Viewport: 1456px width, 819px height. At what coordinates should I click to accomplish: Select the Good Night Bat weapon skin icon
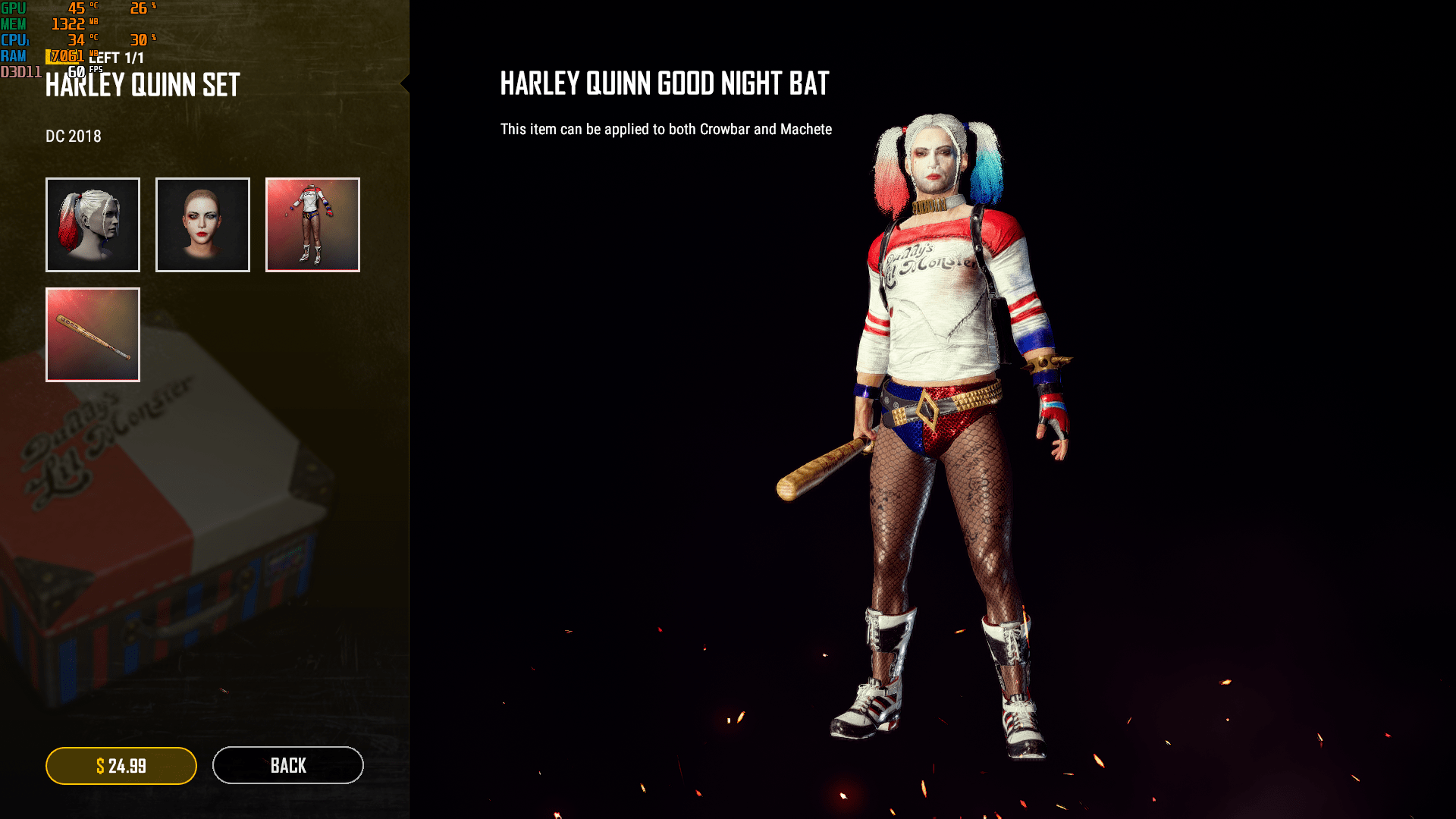(93, 334)
